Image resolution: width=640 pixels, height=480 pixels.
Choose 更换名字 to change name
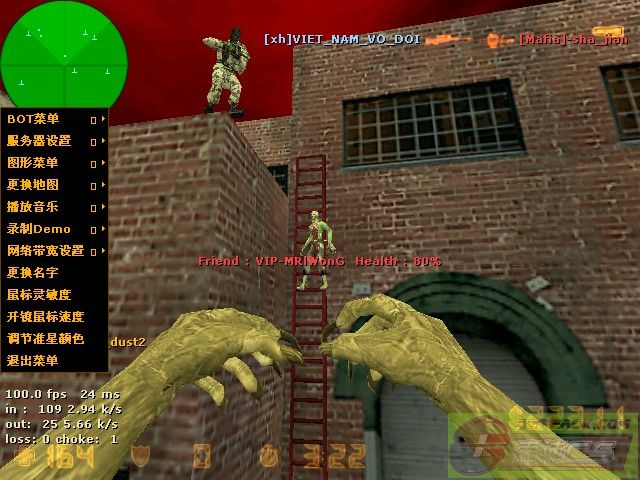pos(34,273)
